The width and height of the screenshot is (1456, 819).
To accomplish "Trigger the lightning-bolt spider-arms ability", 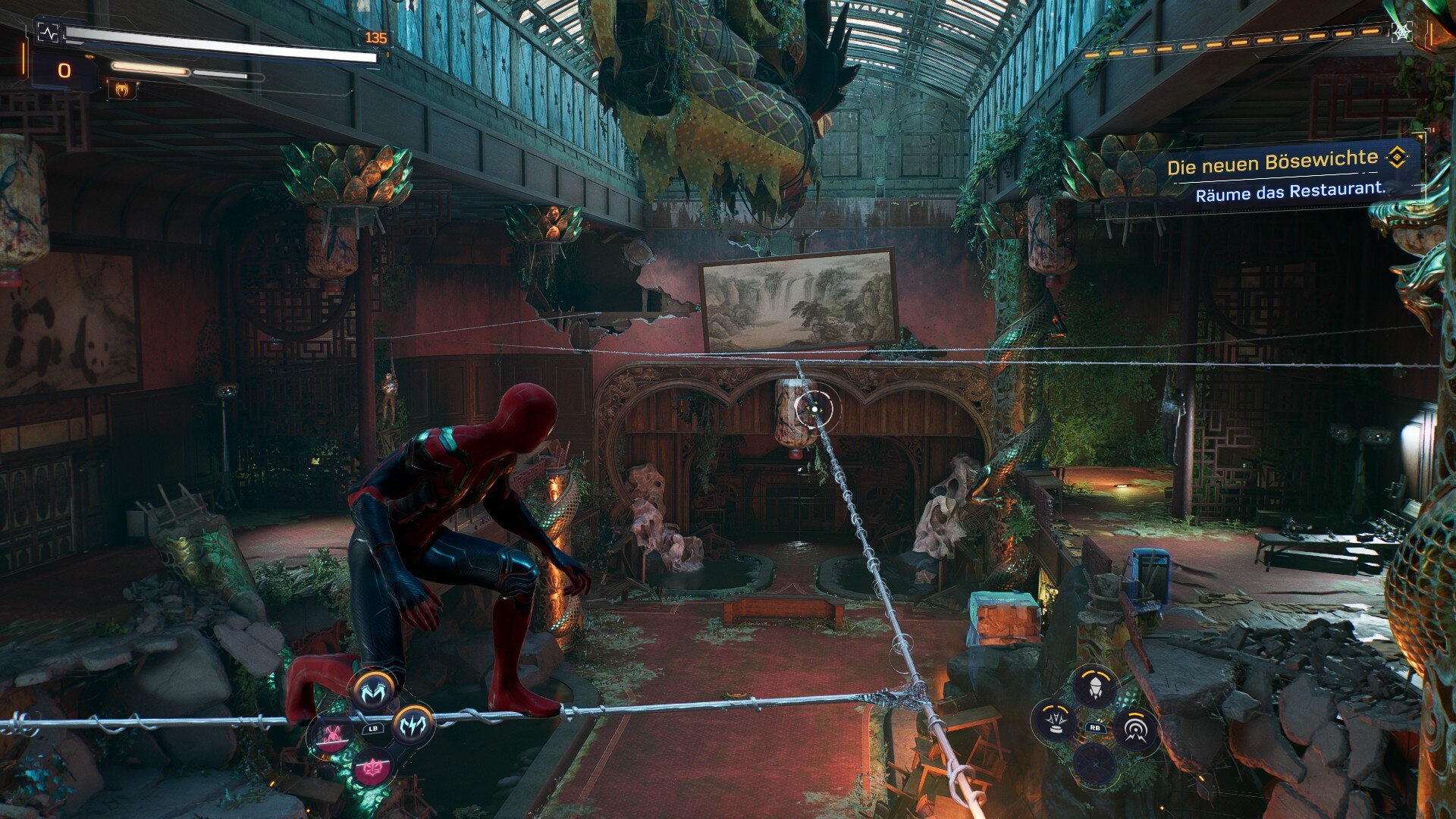I will (413, 724).
